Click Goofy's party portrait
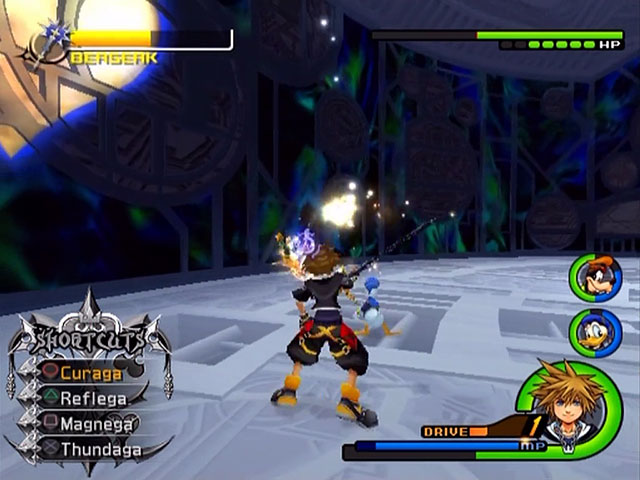This screenshot has height=480, width=640. (595, 278)
